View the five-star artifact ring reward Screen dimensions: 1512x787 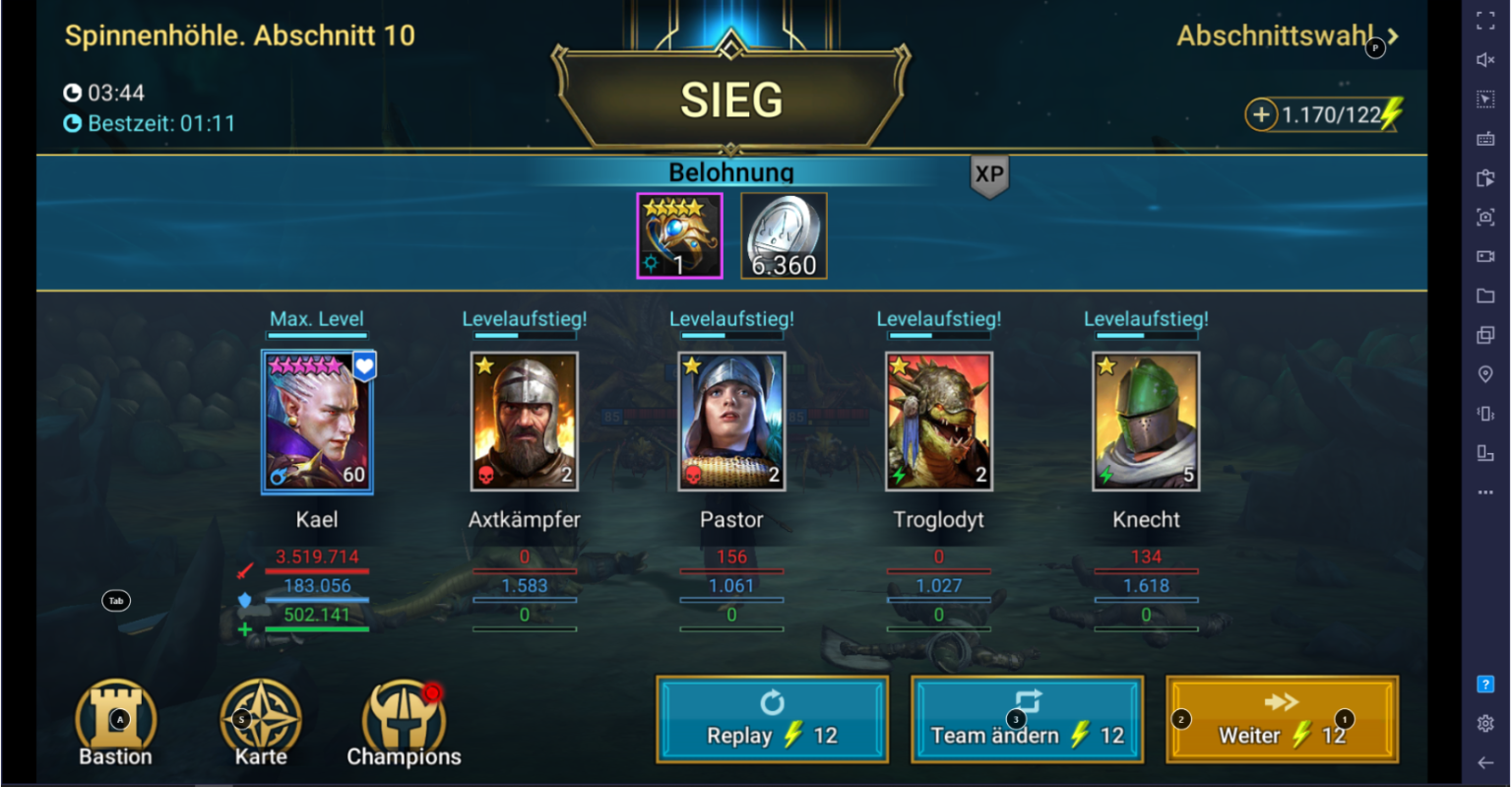679,234
